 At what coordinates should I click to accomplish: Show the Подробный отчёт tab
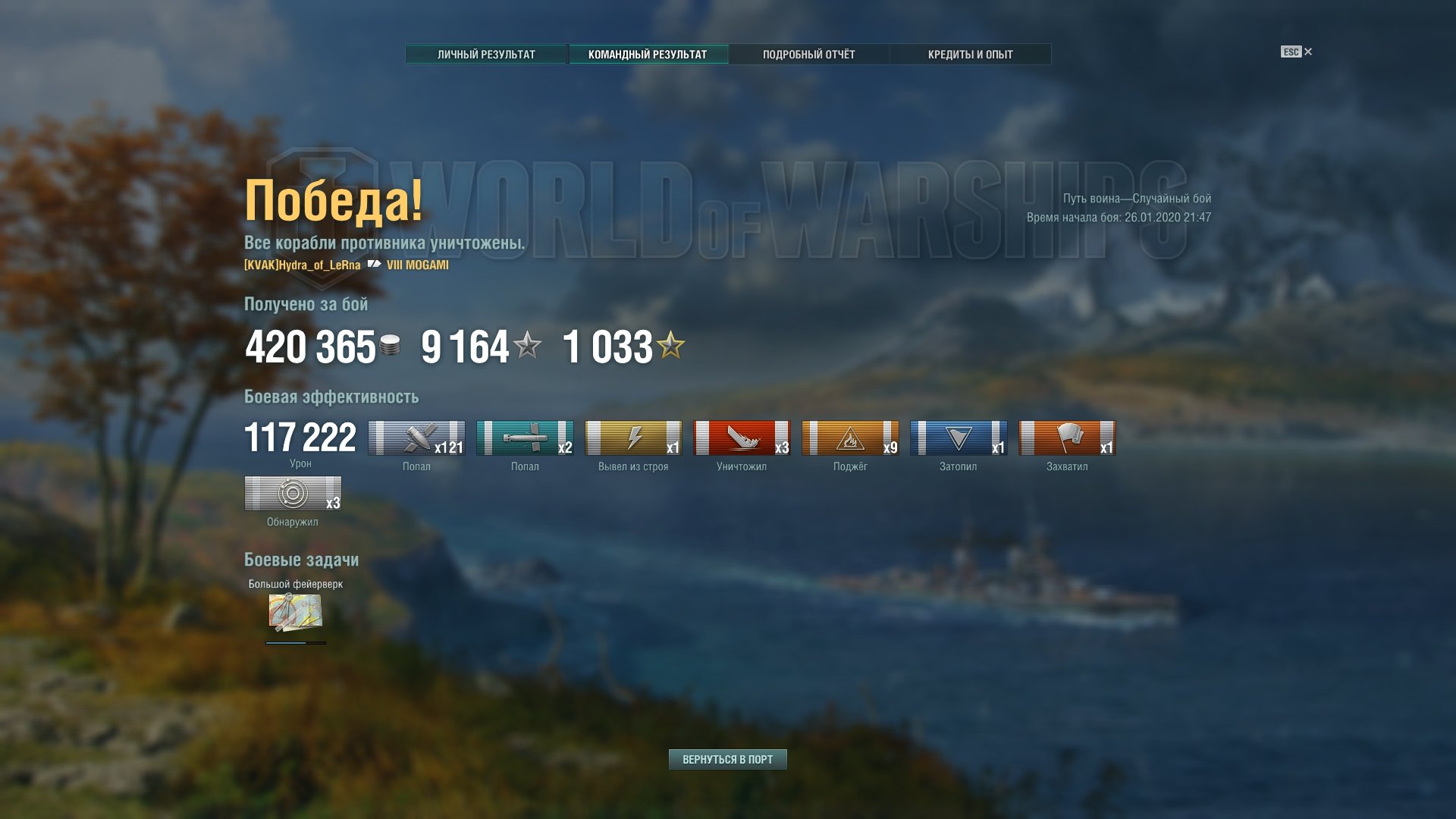[x=808, y=55]
